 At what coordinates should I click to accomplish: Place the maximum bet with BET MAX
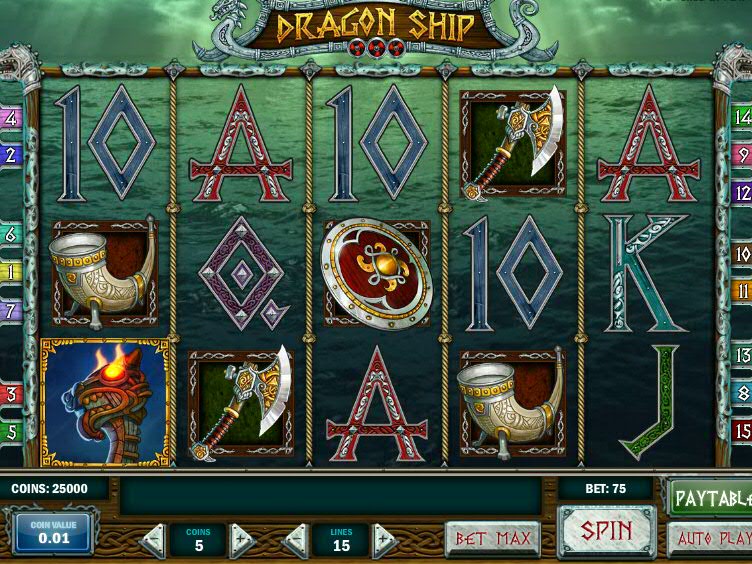tap(492, 540)
